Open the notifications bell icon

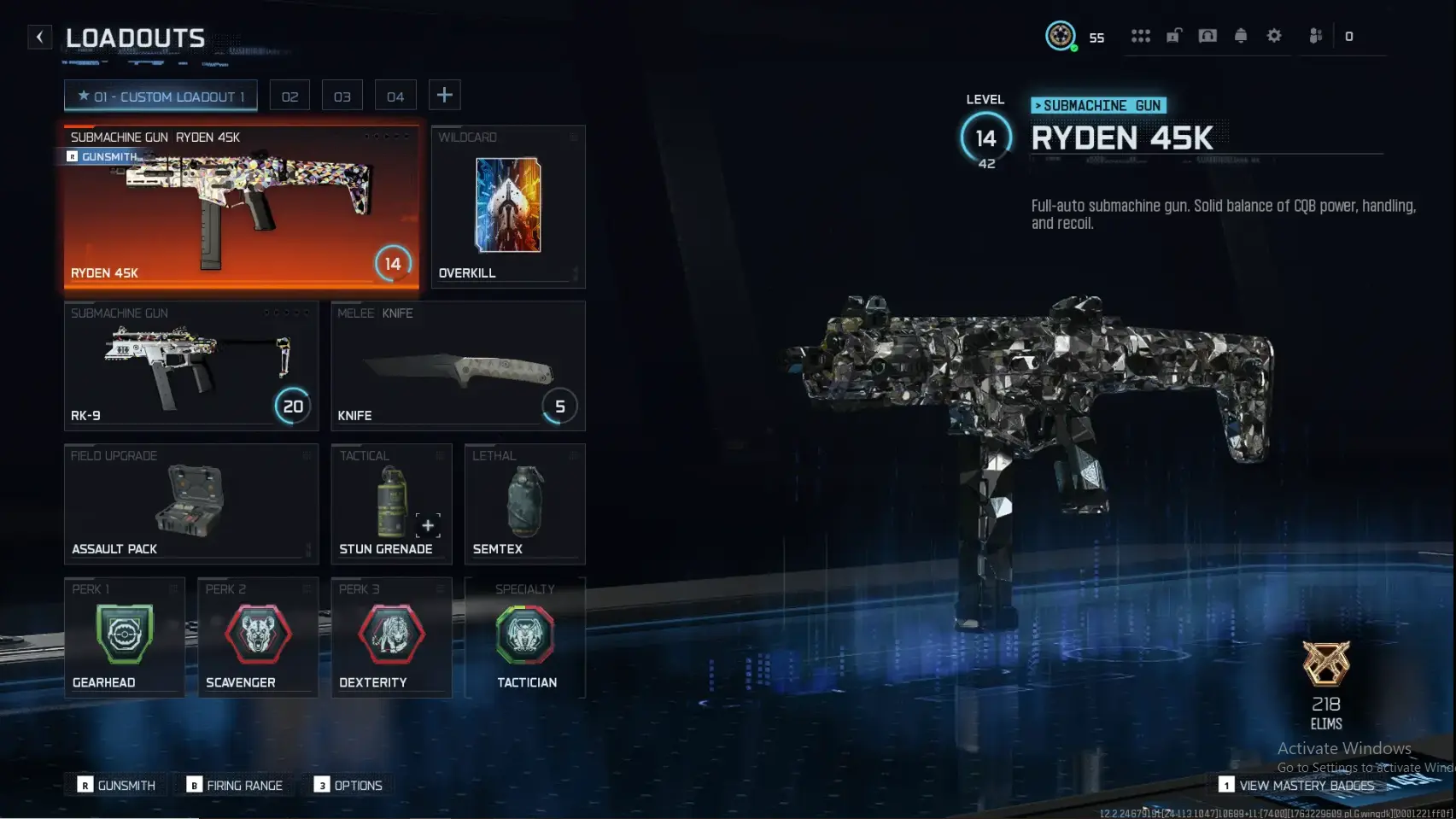point(1241,36)
